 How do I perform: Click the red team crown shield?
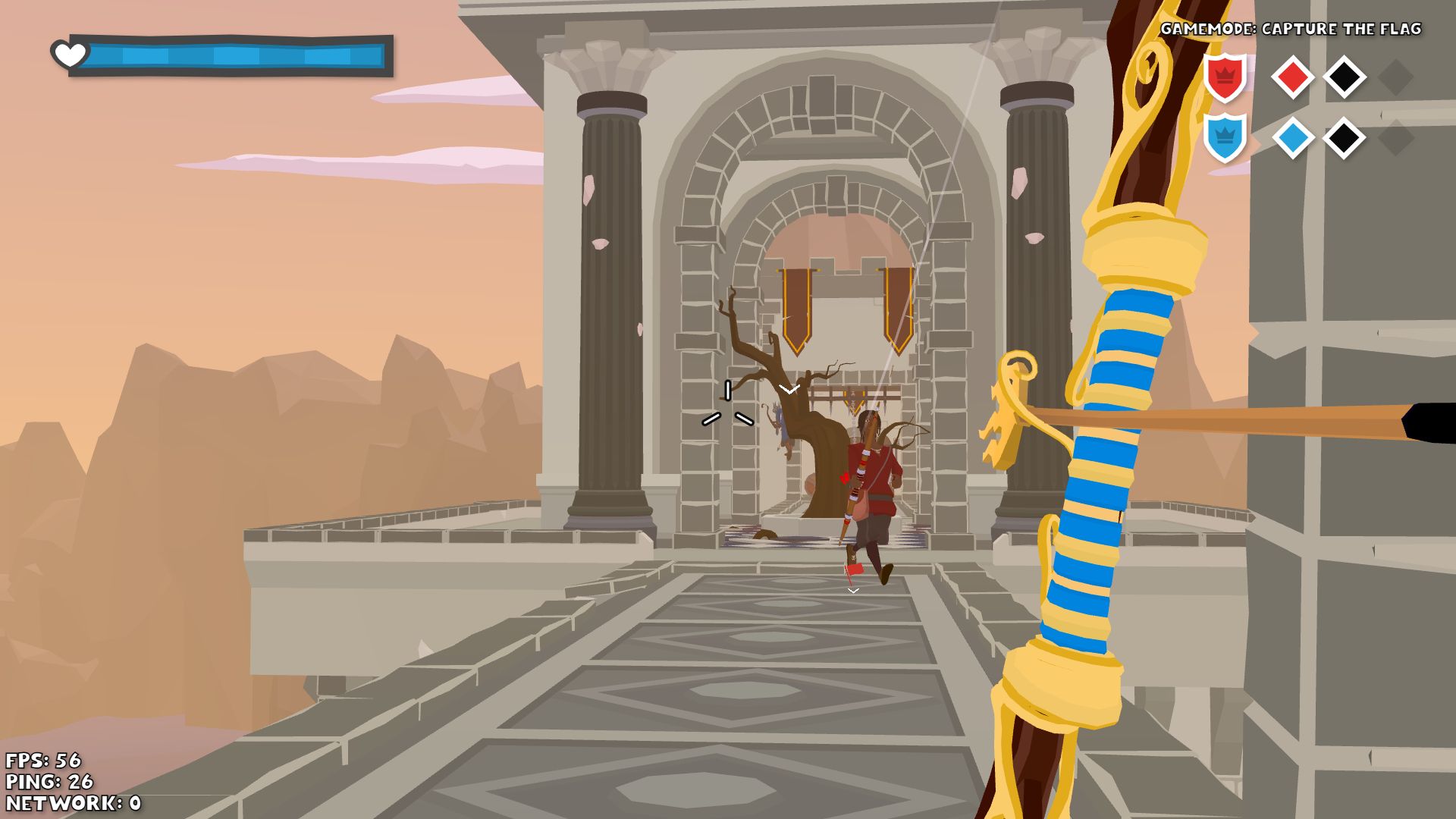1225,77
